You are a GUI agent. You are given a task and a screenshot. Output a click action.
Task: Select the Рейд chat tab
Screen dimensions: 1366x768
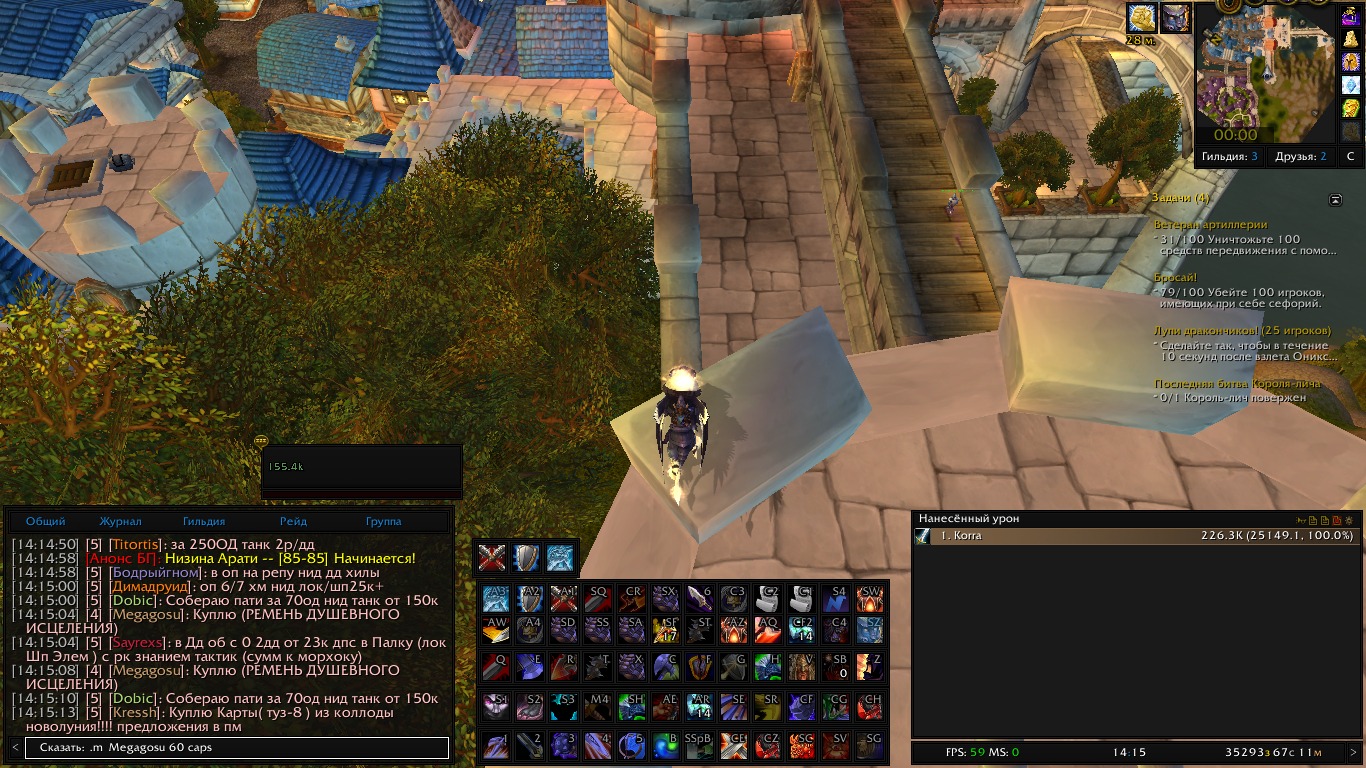tap(293, 521)
